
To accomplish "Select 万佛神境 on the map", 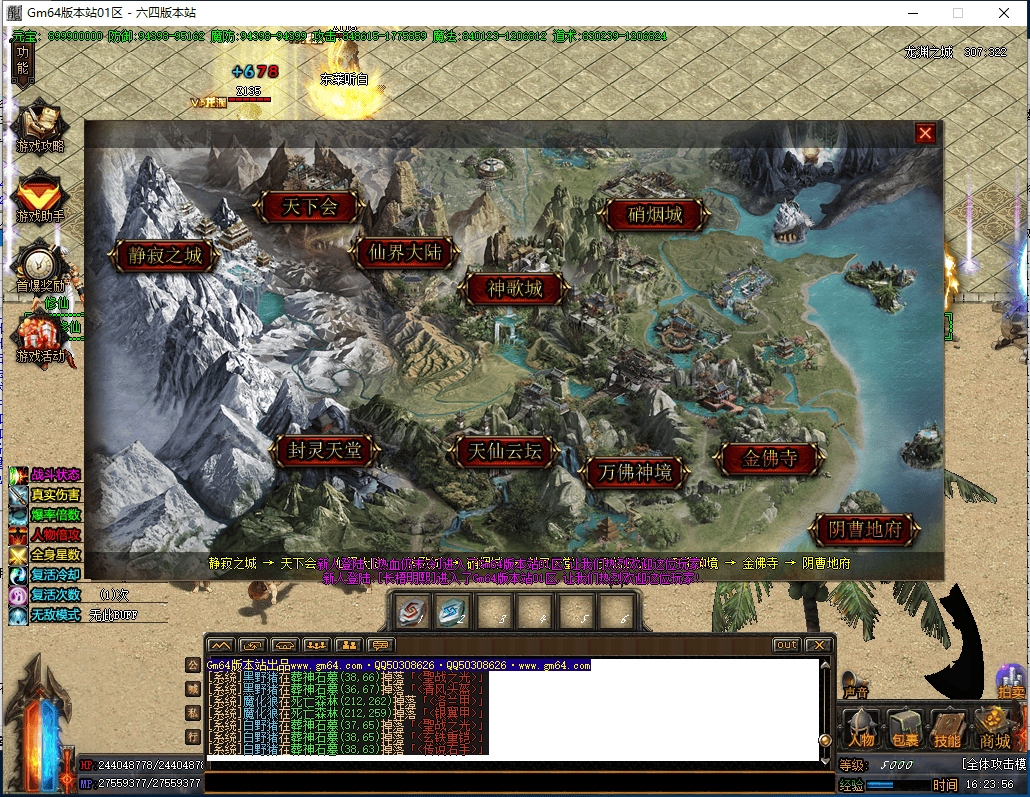I will coord(635,471).
